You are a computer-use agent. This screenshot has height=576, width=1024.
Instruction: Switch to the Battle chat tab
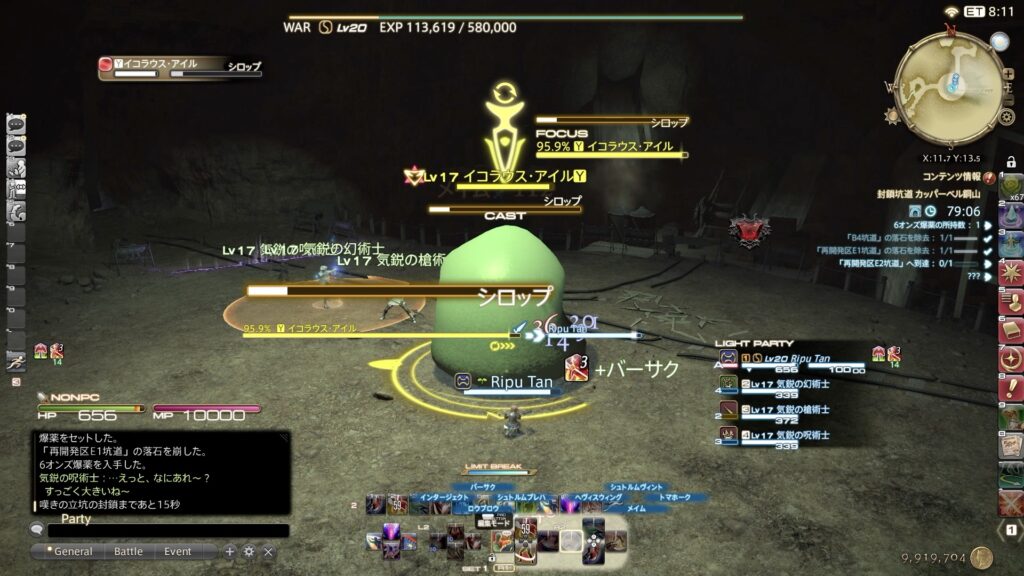(128, 551)
